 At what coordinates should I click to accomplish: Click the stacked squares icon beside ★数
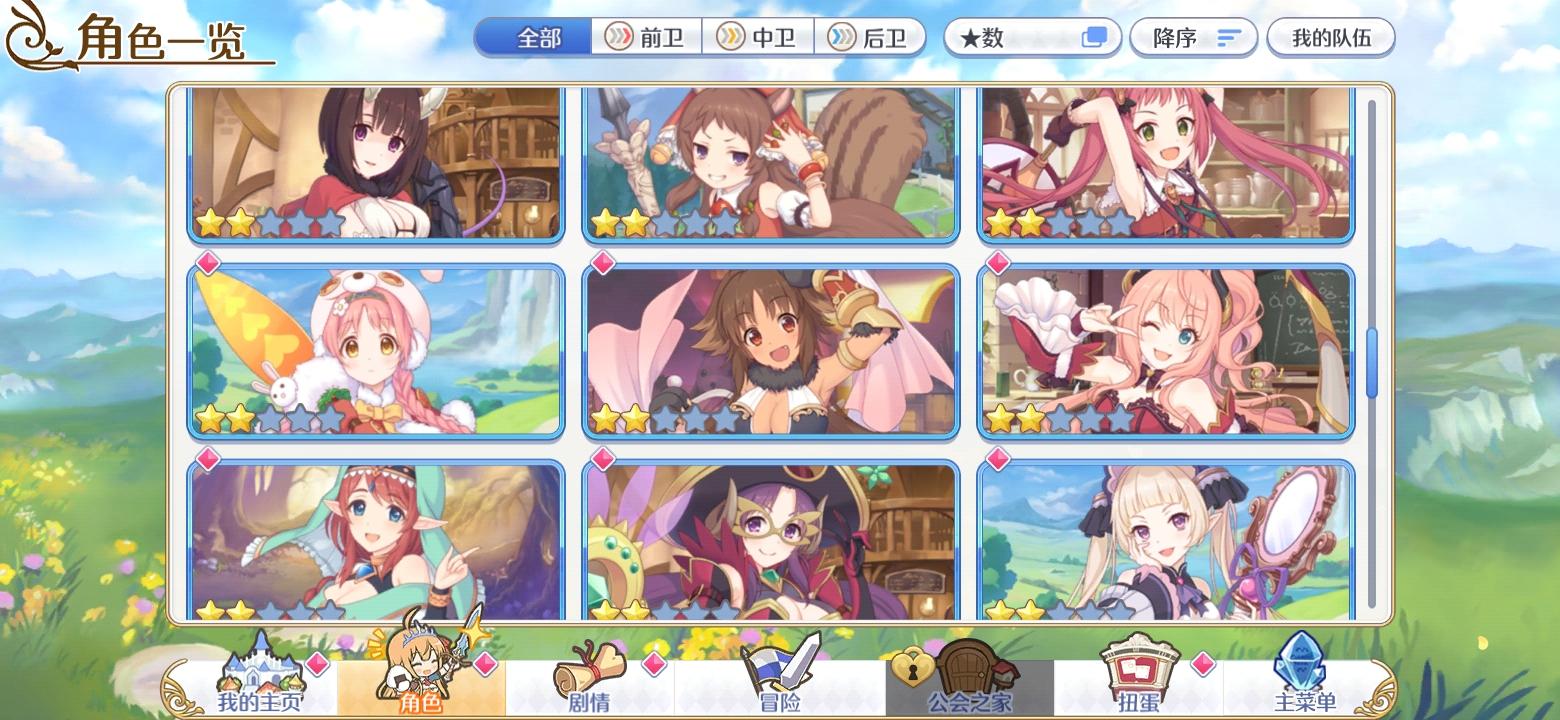coord(1096,36)
